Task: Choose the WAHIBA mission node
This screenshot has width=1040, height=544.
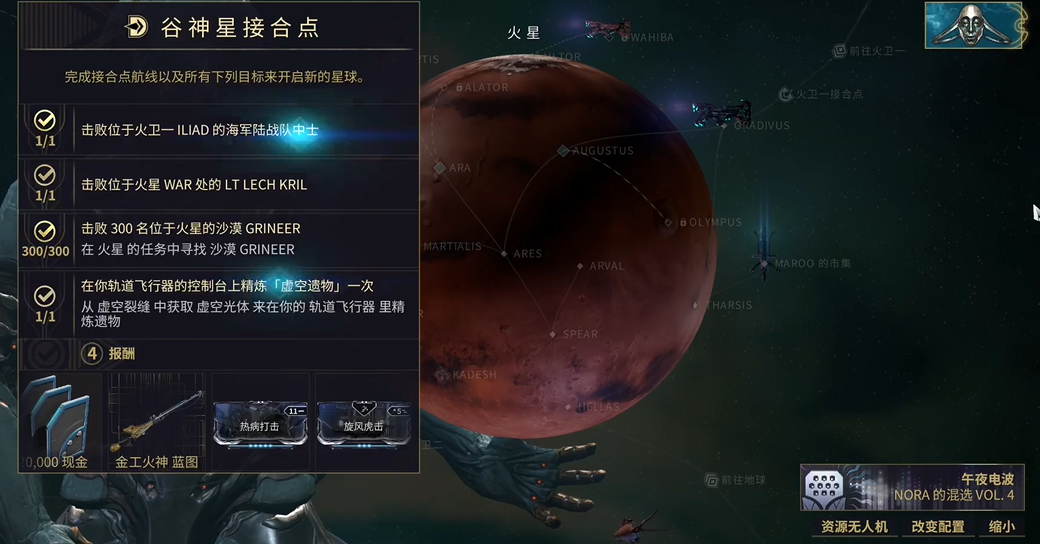Action: 623,38
